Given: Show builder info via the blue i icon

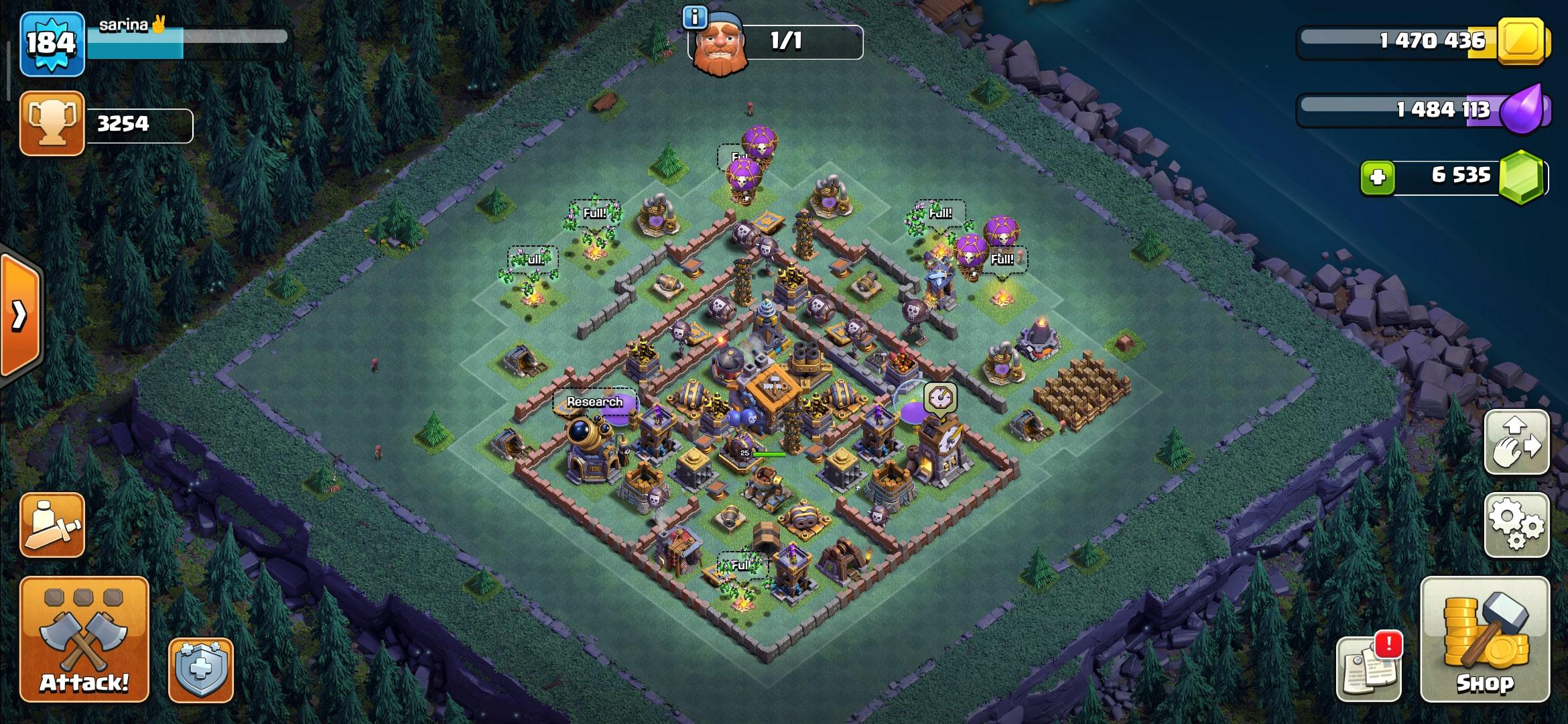Looking at the screenshot, I should [695, 17].
